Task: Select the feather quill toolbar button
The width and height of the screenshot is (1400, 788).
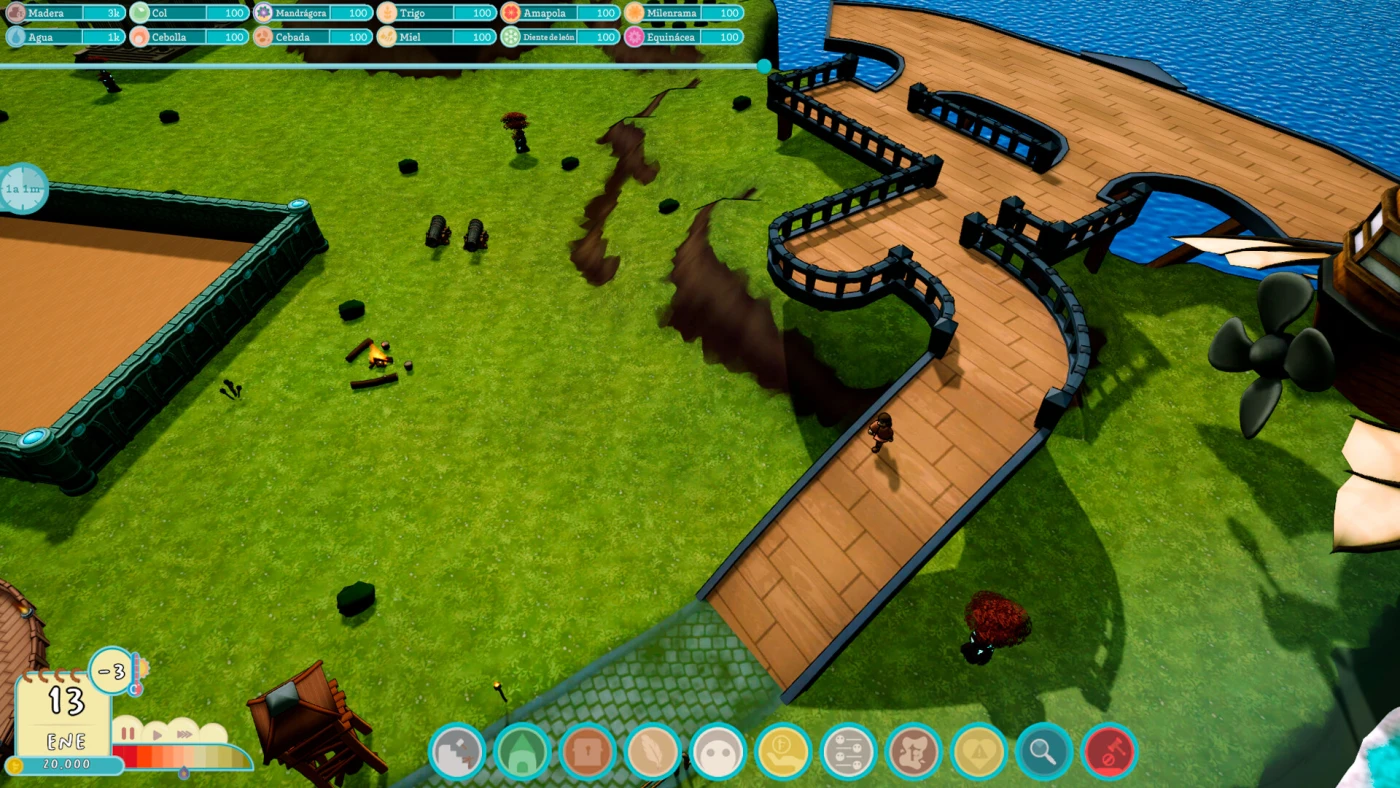Action: click(x=653, y=751)
